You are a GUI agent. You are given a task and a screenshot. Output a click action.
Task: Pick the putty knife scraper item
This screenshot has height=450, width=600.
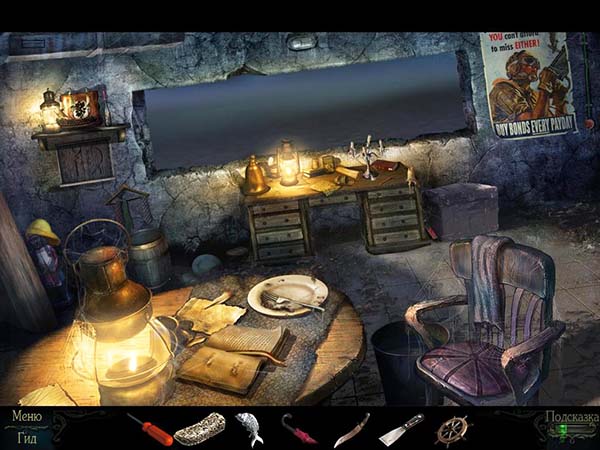pyautogui.click(x=401, y=429)
